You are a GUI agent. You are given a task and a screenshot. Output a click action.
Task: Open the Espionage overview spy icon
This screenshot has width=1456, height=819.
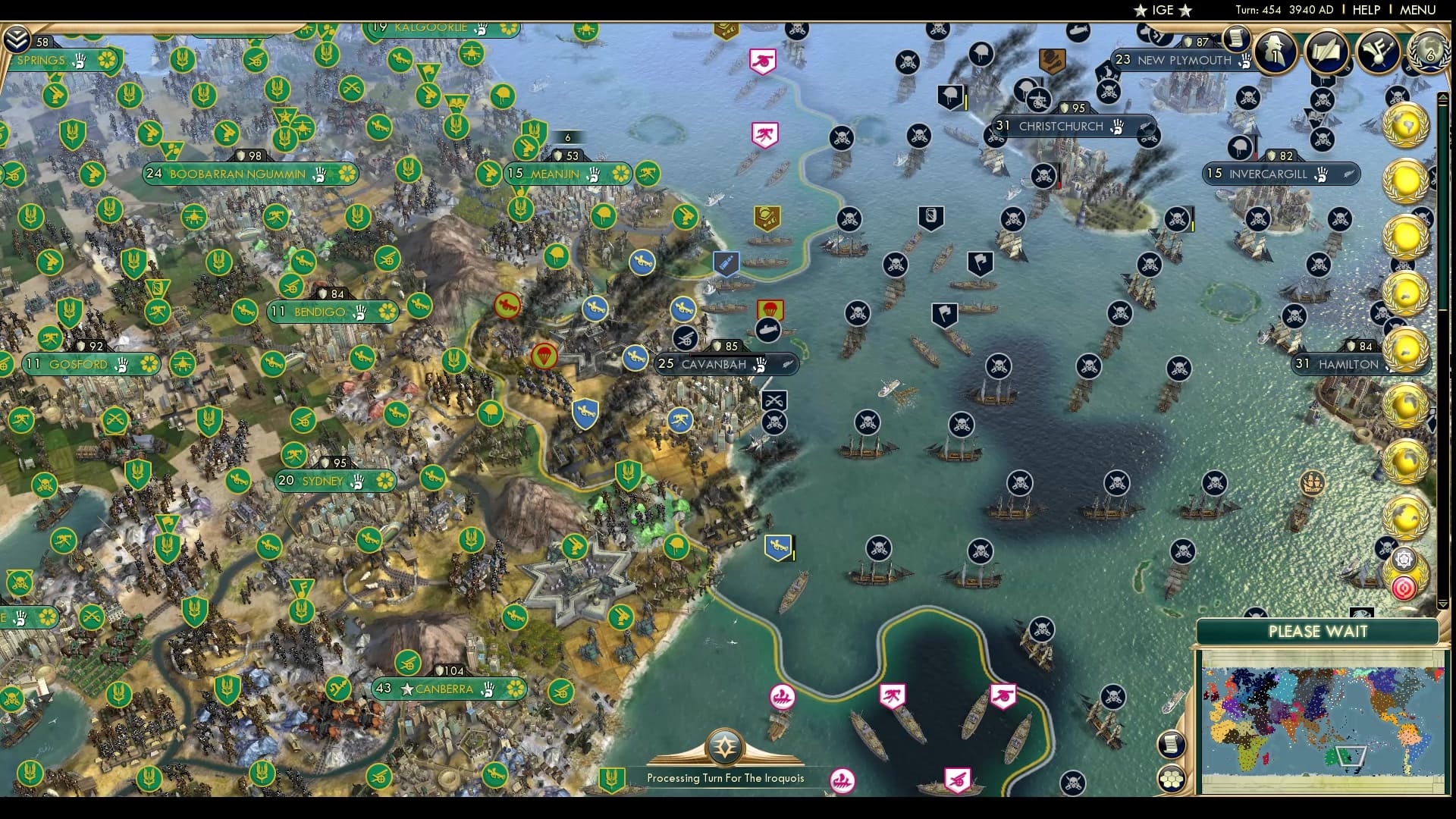pos(1275,52)
